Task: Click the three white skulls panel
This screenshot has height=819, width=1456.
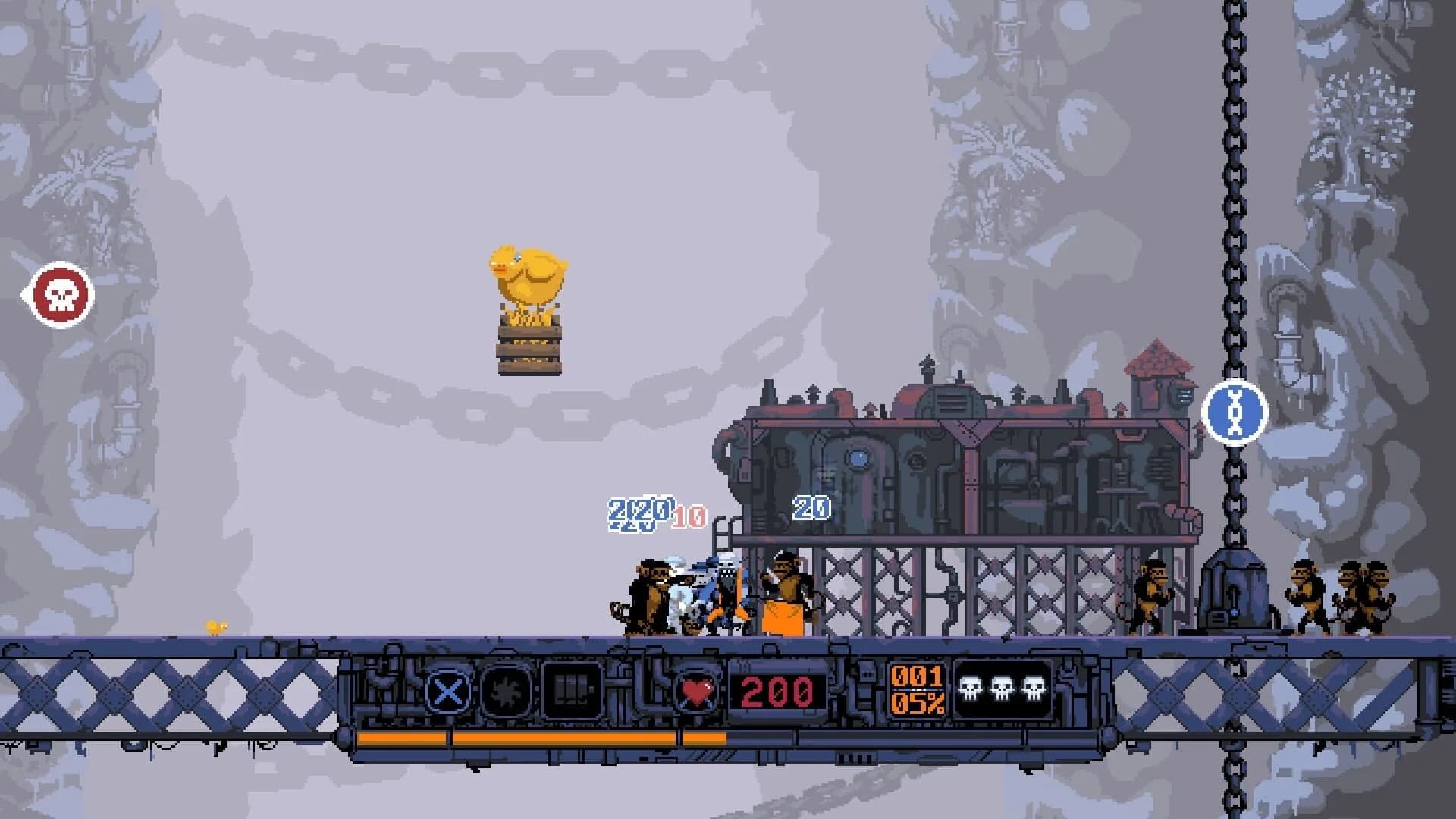Action: coord(1002,689)
